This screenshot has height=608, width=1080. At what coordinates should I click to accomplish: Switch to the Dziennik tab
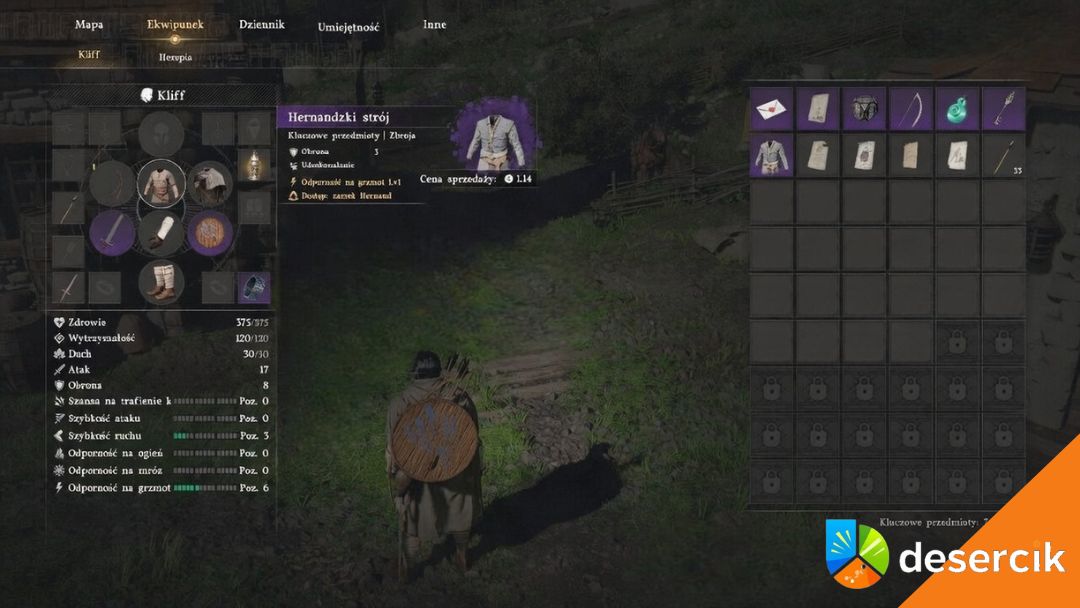(x=261, y=25)
